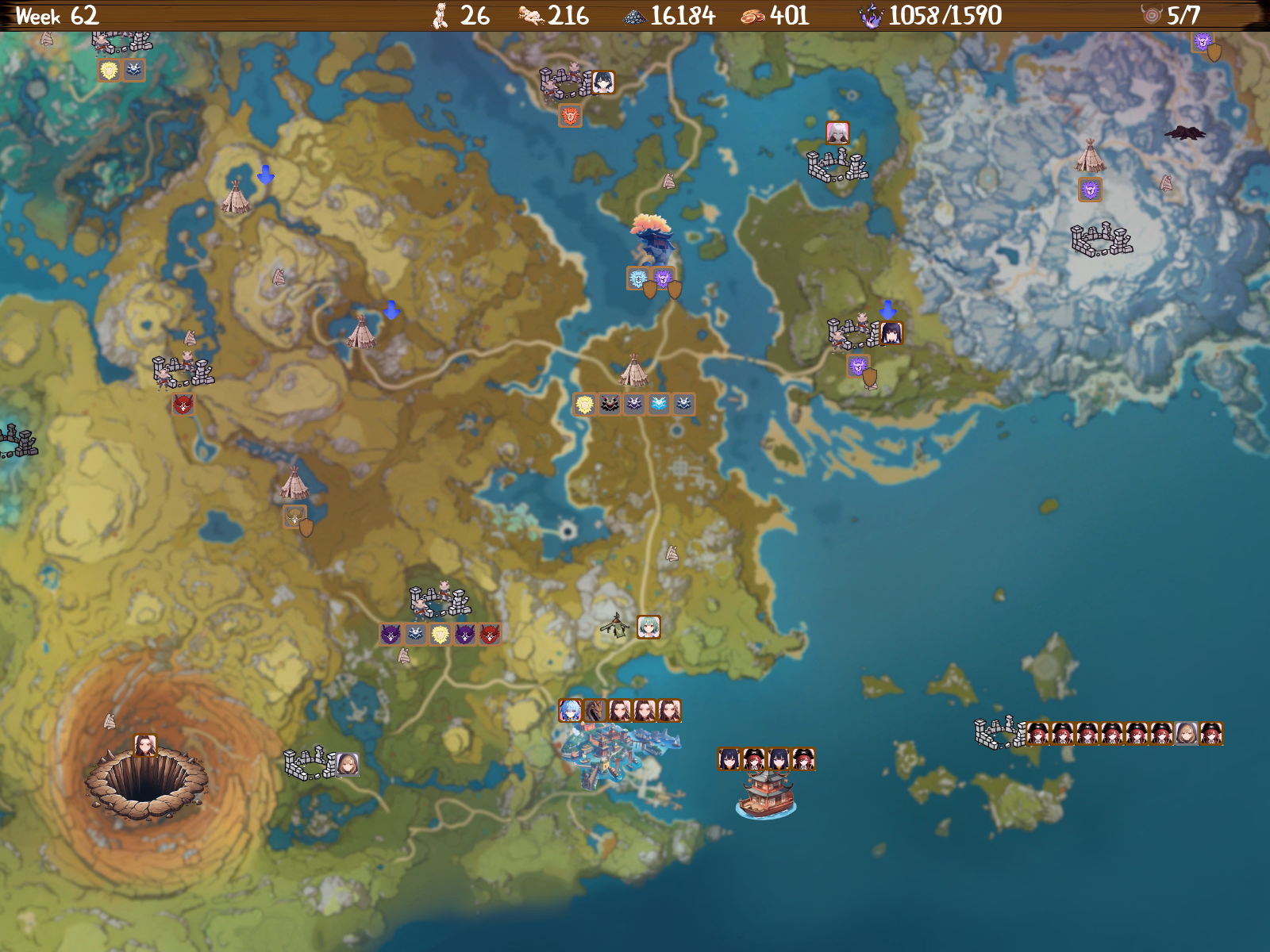Image resolution: width=1270 pixels, height=952 pixels.
Task: Click the purple beast badge in the snowy region
Action: click(x=1091, y=190)
